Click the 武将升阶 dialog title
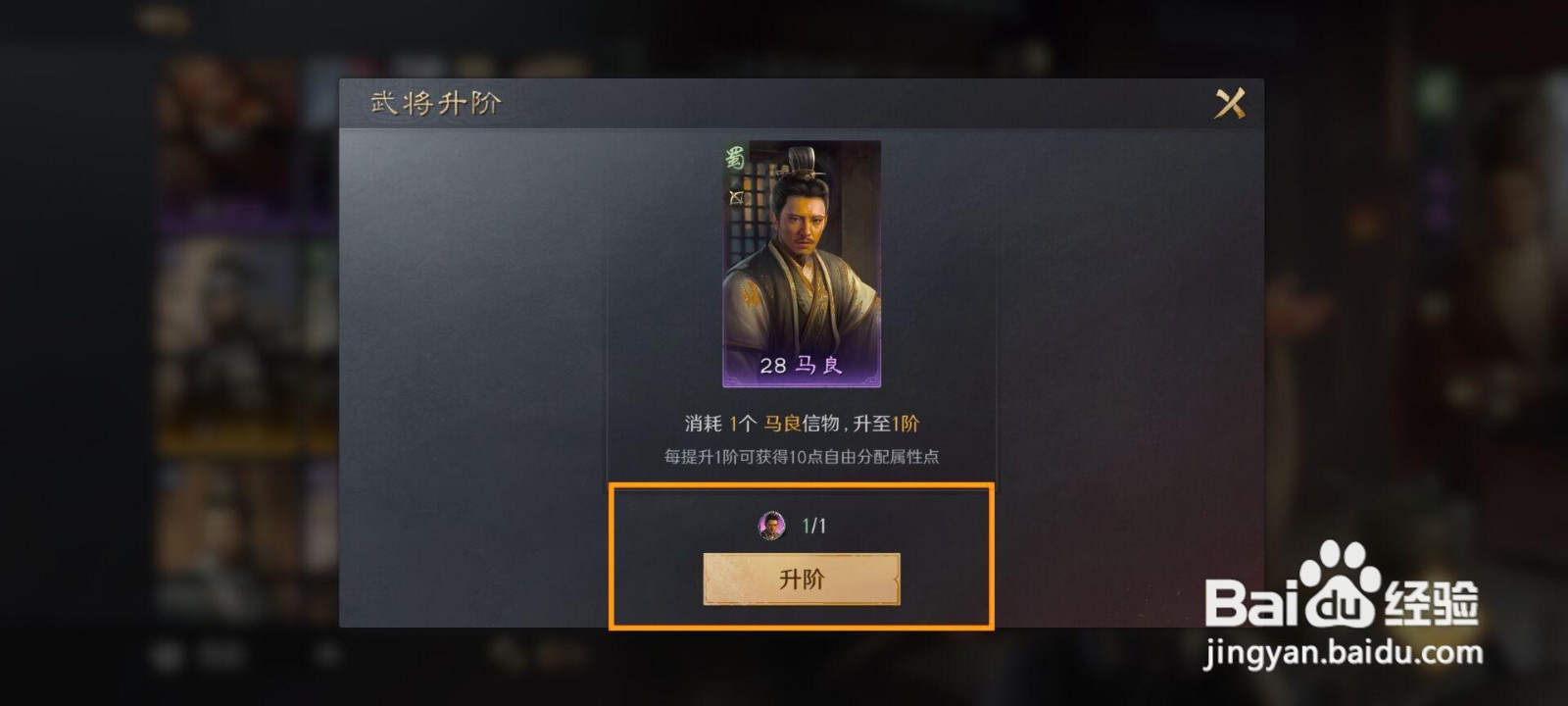Viewport: 1568px width, 706px height. 435,102
